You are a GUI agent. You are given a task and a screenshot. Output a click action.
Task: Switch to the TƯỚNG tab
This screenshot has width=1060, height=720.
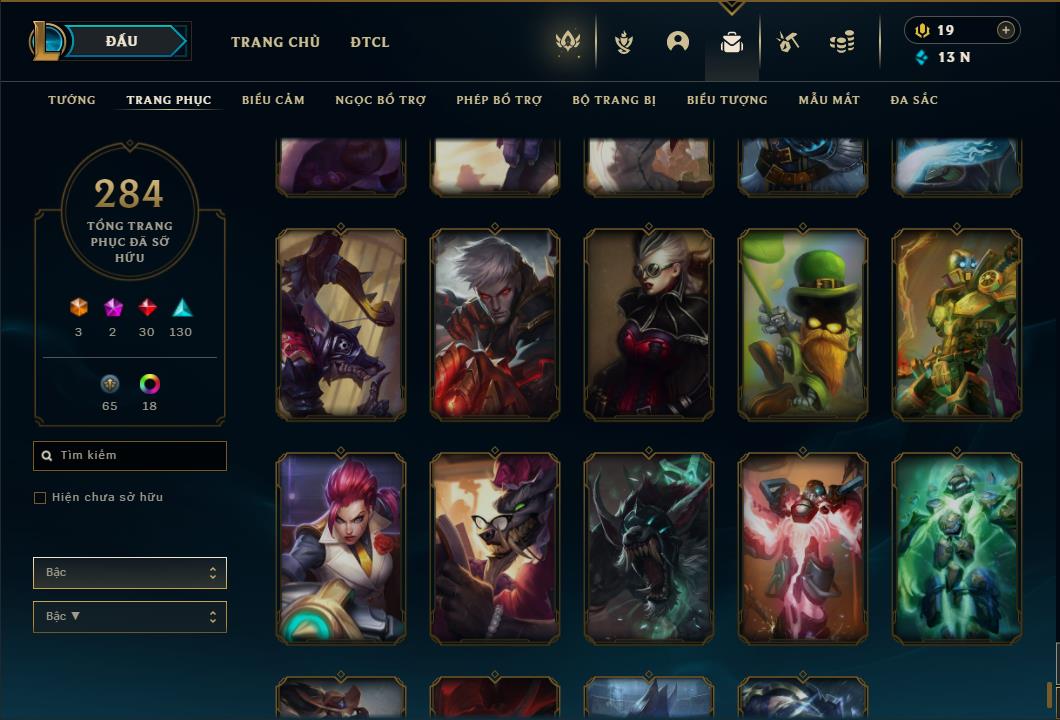point(72,100)
